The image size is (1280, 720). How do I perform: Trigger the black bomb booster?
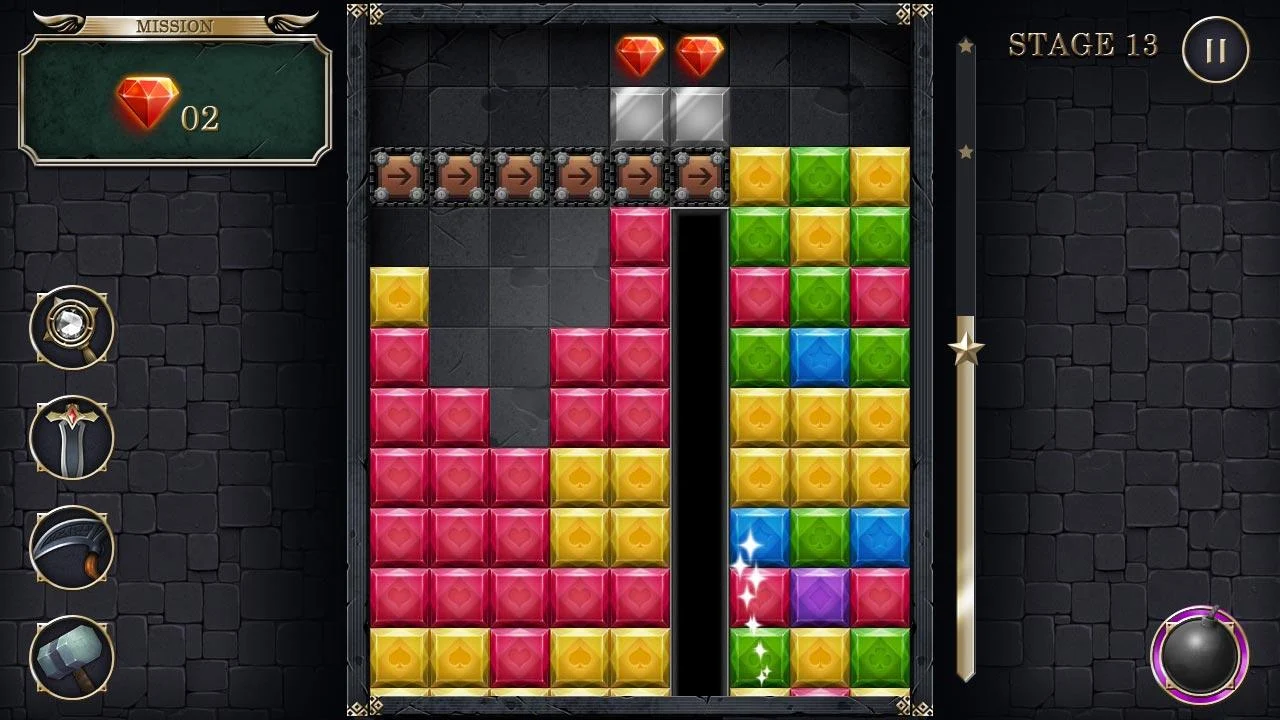pyautogui.click(x=1198, y=655)
